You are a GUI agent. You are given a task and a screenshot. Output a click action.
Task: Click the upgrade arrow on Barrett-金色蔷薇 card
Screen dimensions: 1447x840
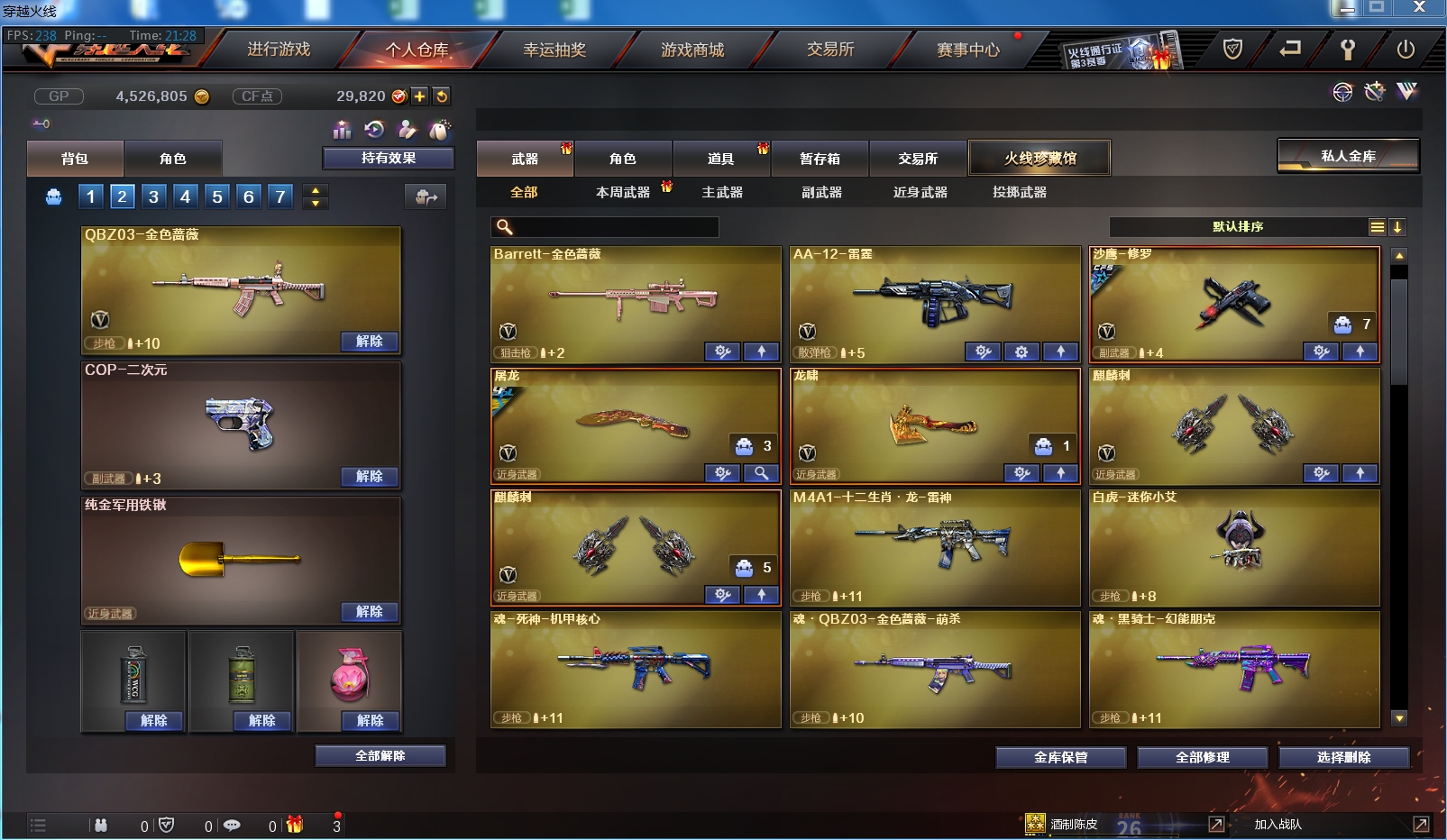point(762,352)
